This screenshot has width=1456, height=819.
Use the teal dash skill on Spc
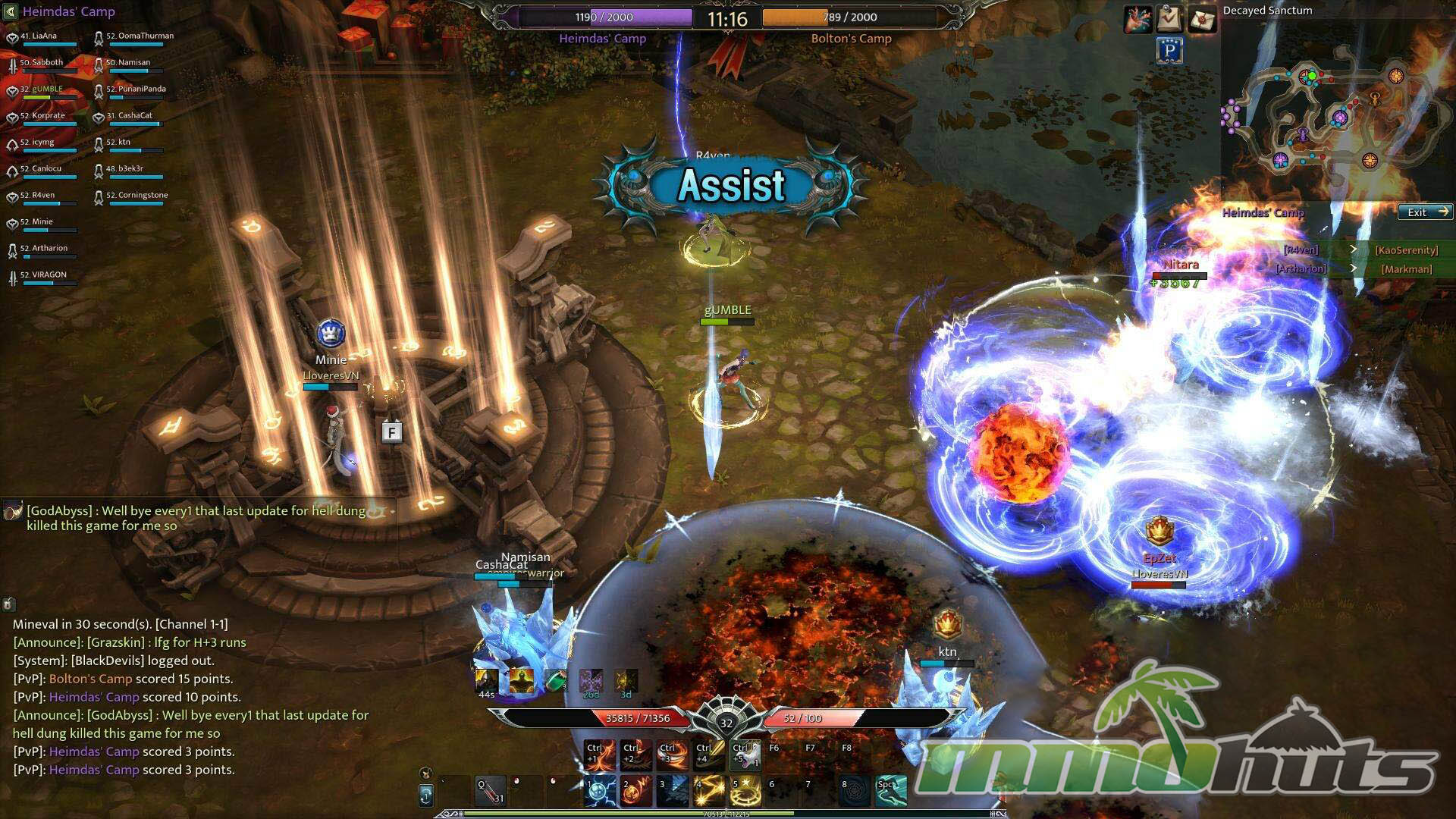point(891,791)
